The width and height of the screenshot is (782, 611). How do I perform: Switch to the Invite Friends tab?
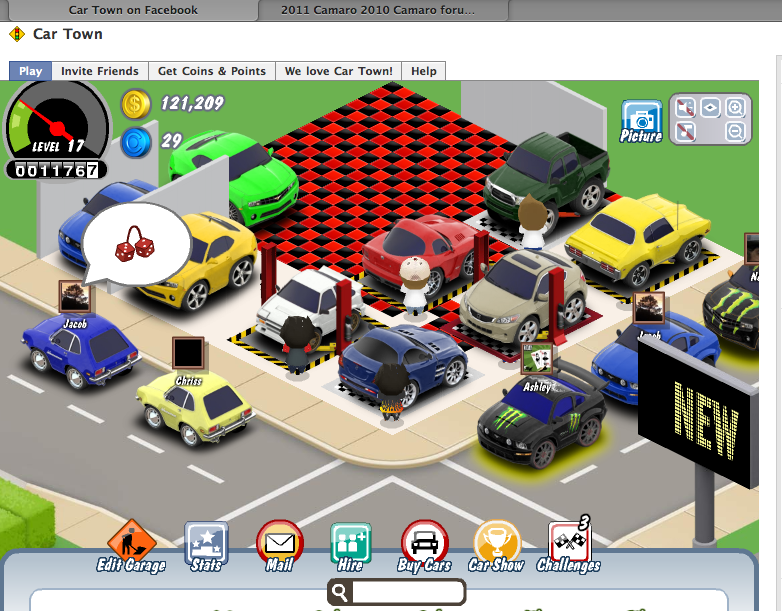[x=99, y=71]
